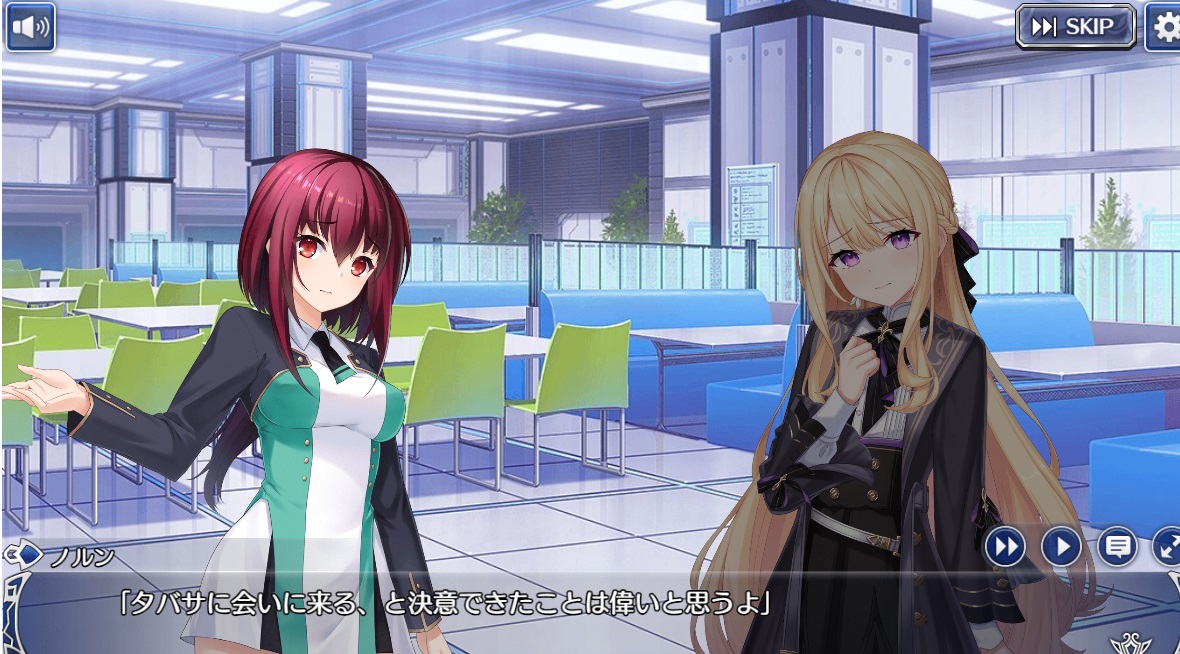
Task: Toggle the sound speaker button
Action: point(30,27)
